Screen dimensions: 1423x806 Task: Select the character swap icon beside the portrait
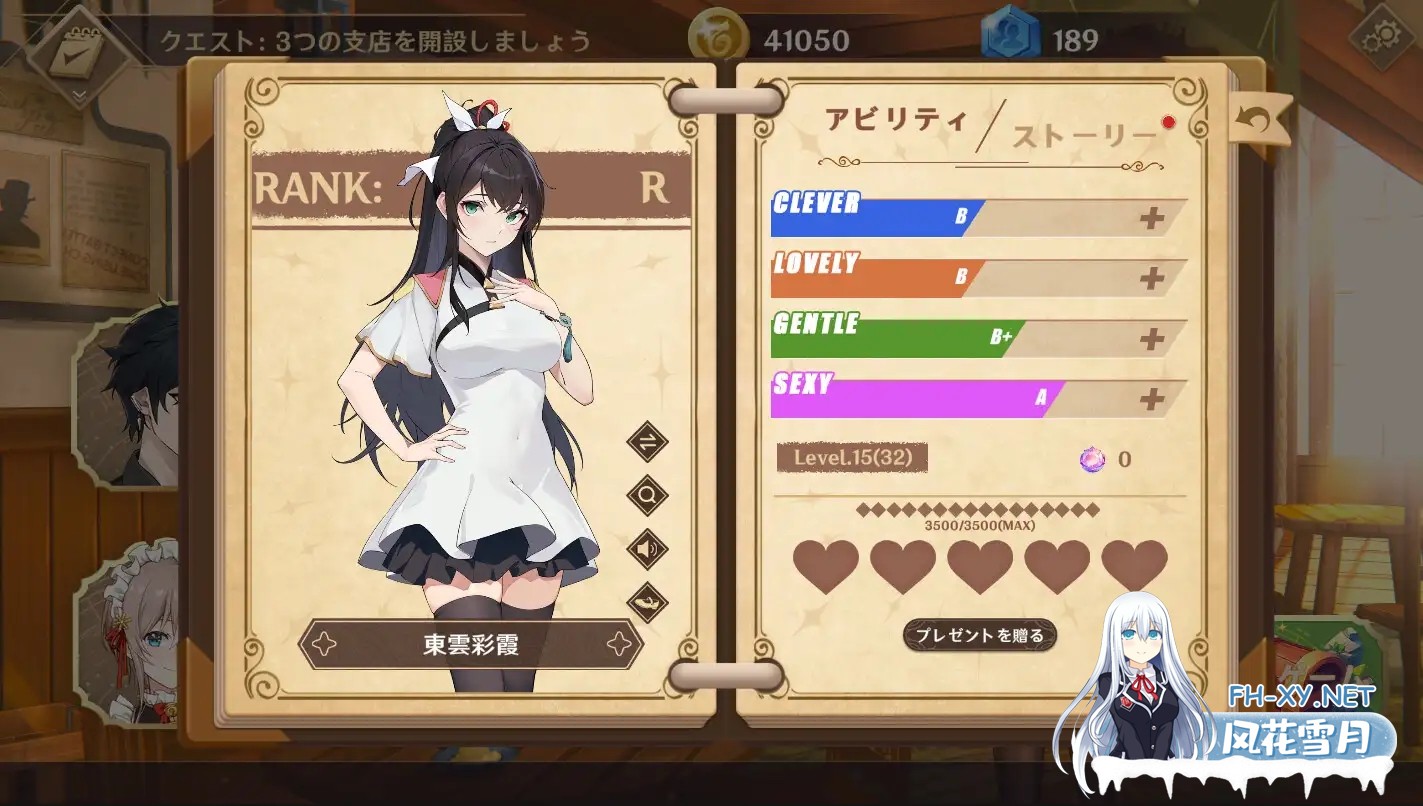[x=650, y=440]
